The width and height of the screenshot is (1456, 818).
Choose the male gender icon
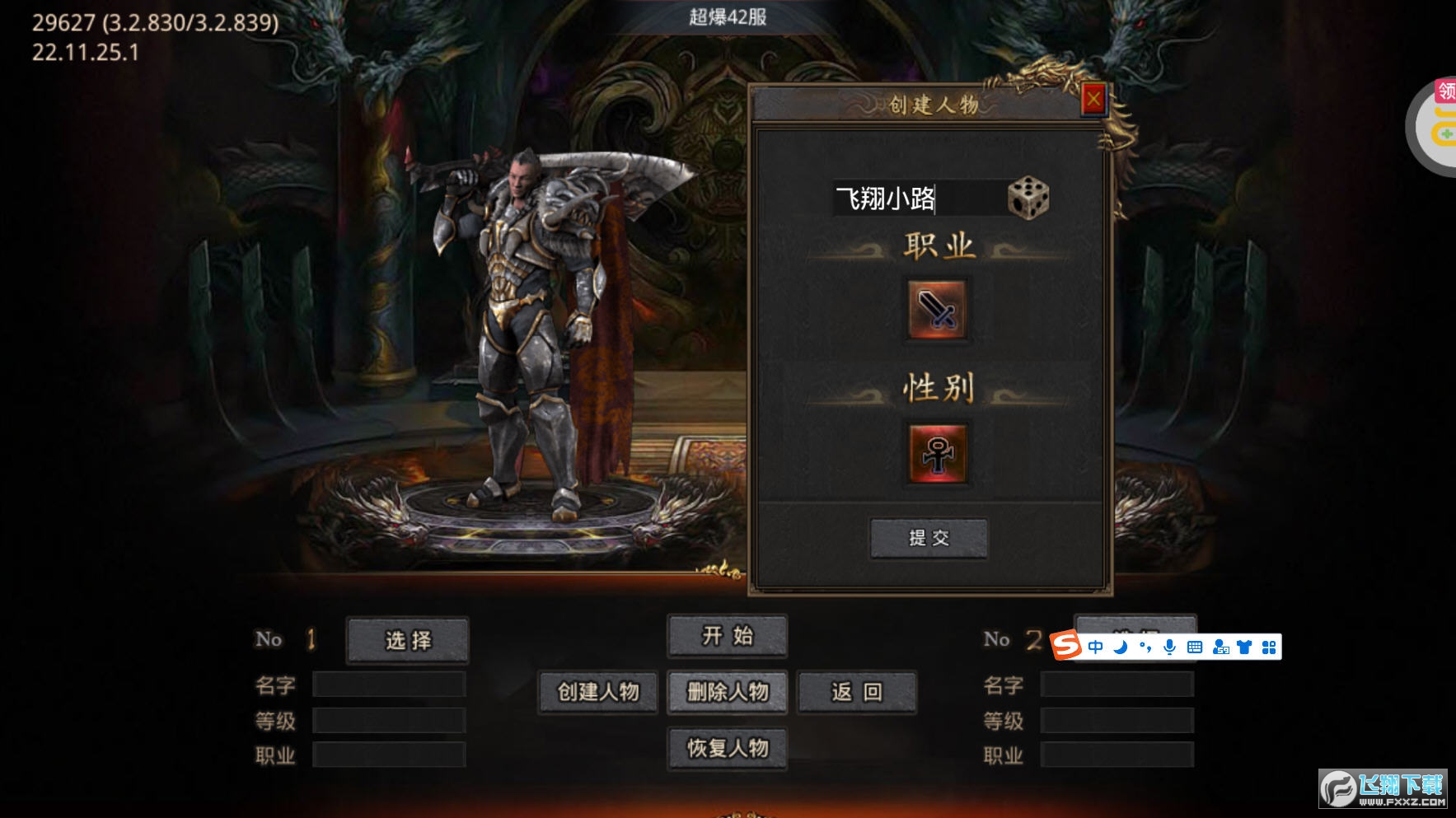[x=937, y=453]
